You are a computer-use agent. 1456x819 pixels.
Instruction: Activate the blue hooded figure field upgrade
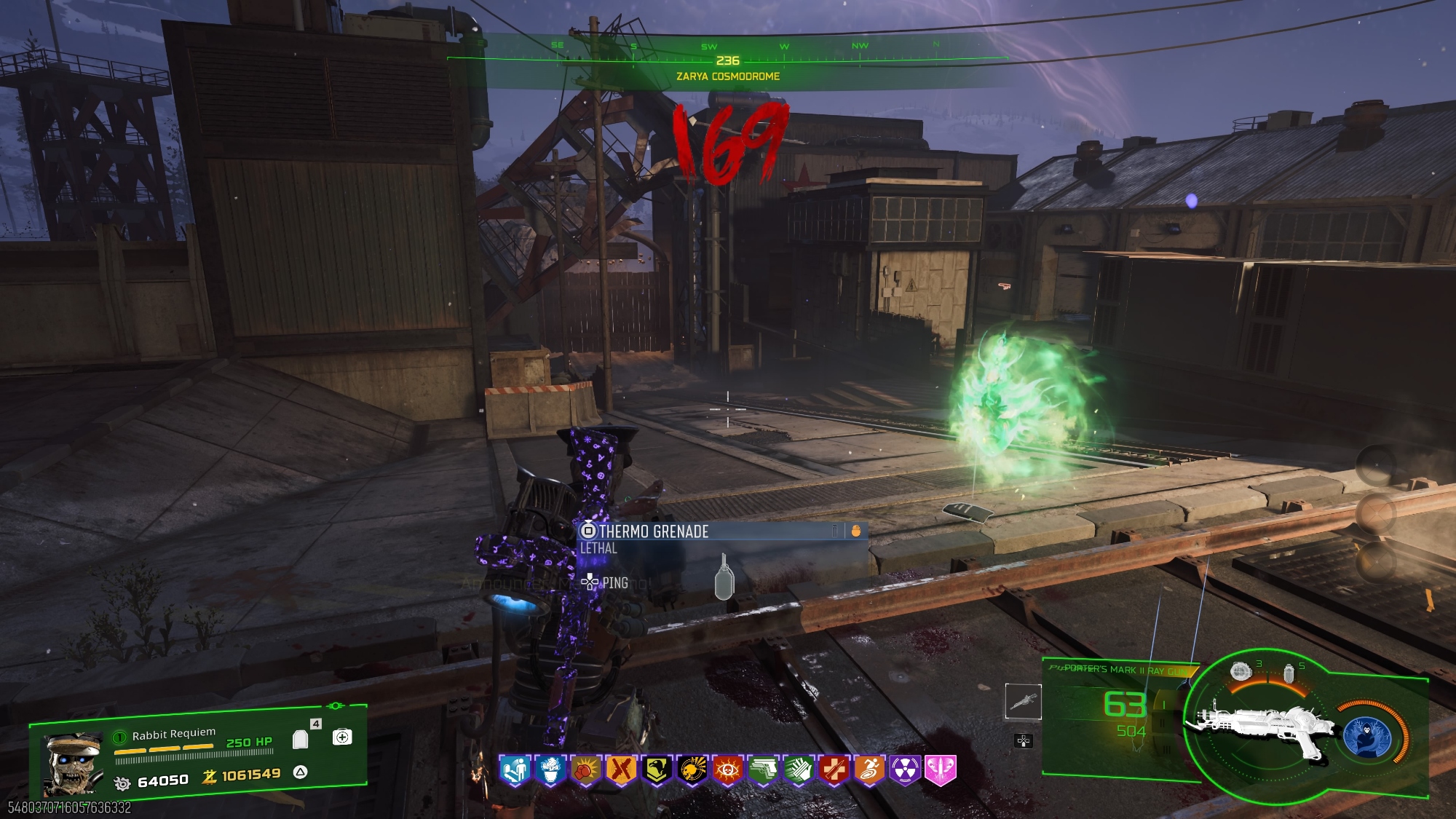pyautogui.click(x=1368, y=737)
